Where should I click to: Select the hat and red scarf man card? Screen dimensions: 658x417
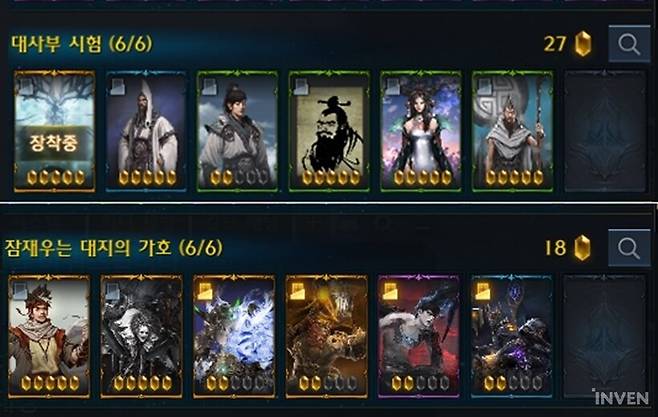49,335
